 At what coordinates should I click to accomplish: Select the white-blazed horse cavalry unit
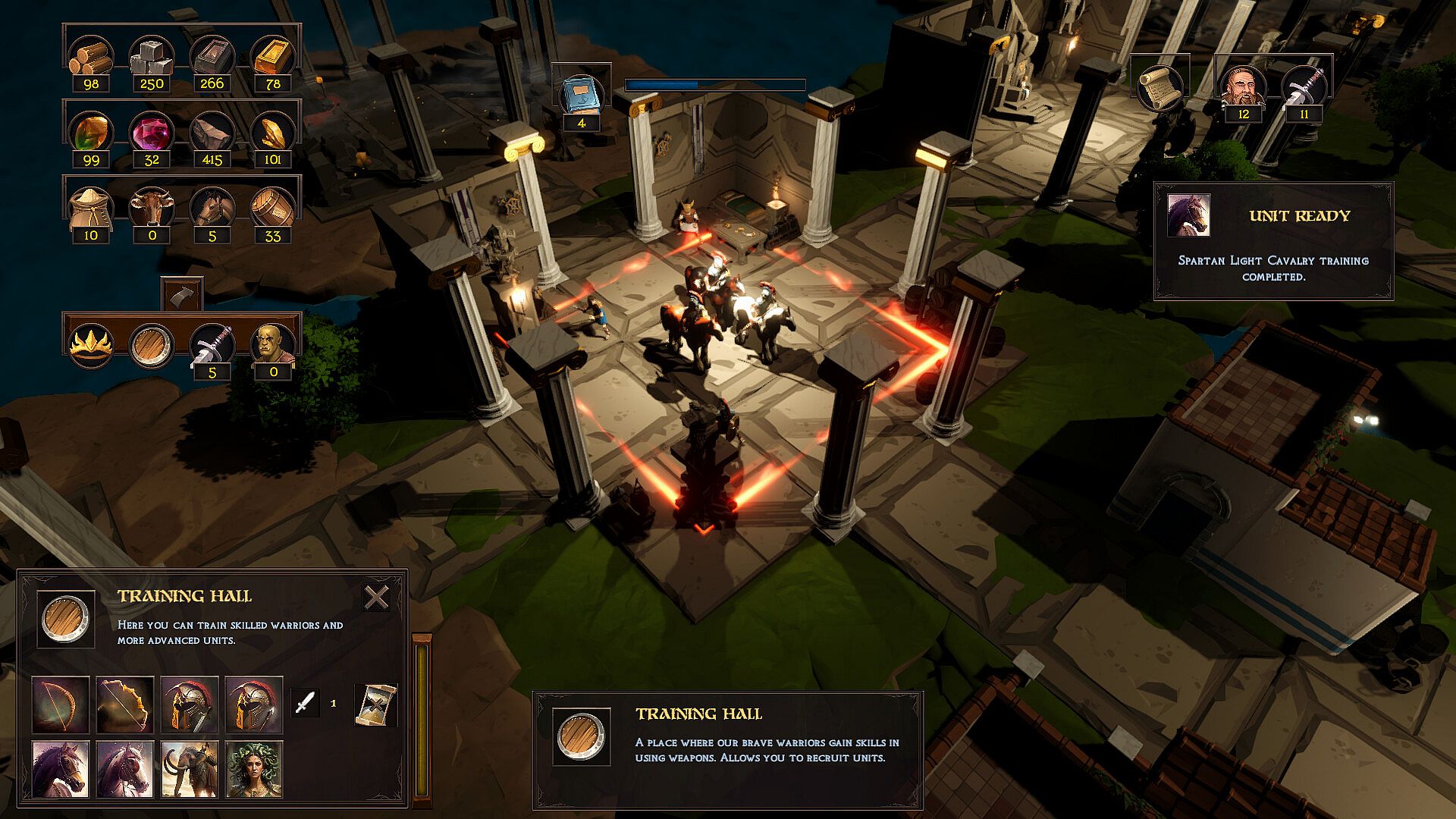coord(125,769)
